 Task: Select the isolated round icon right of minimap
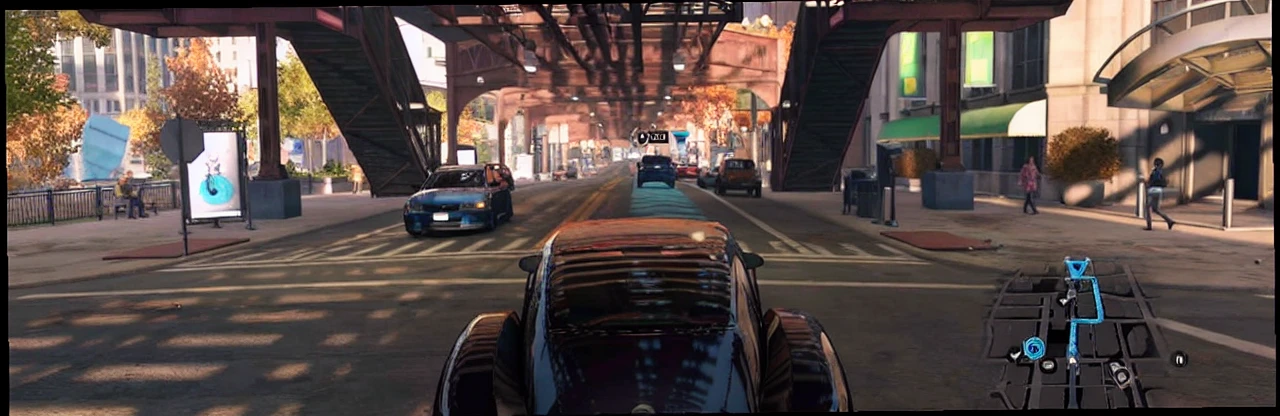[x=1179, y=358]
